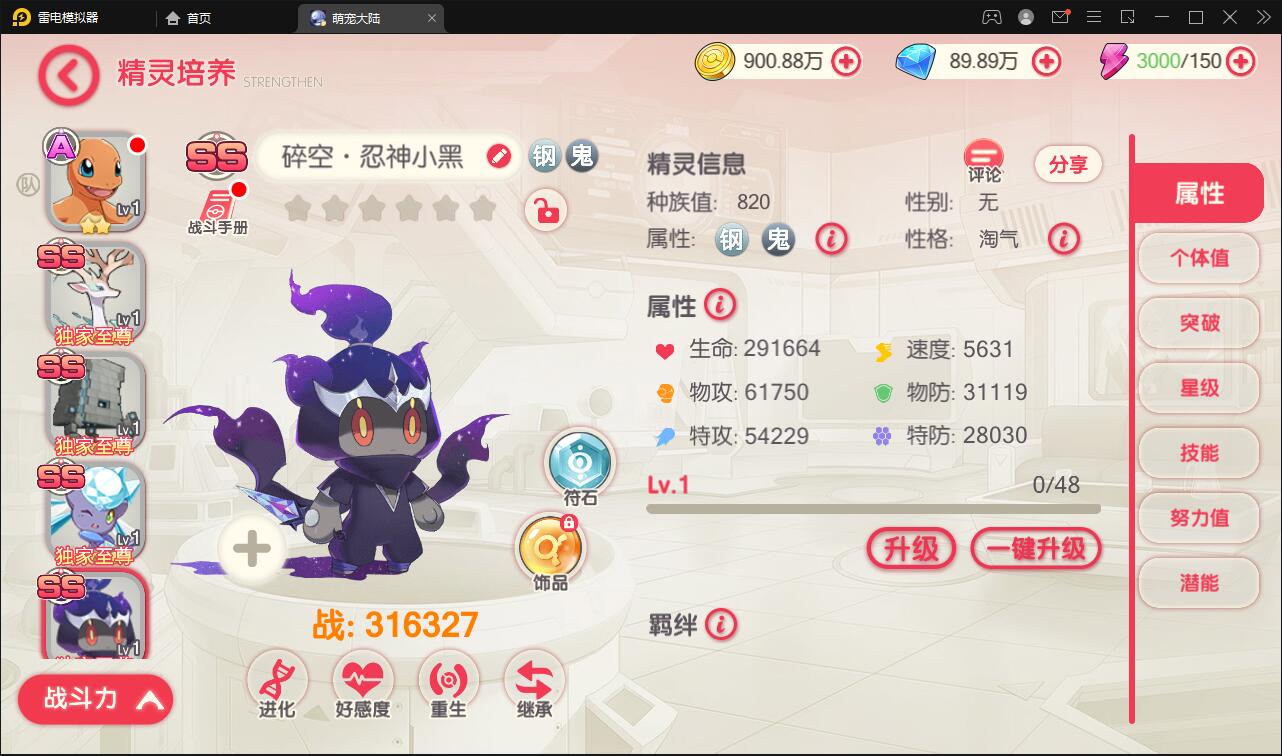The image size is (1282, 756).
Task: Switch to the 技能 tab
Action: 1198,453
